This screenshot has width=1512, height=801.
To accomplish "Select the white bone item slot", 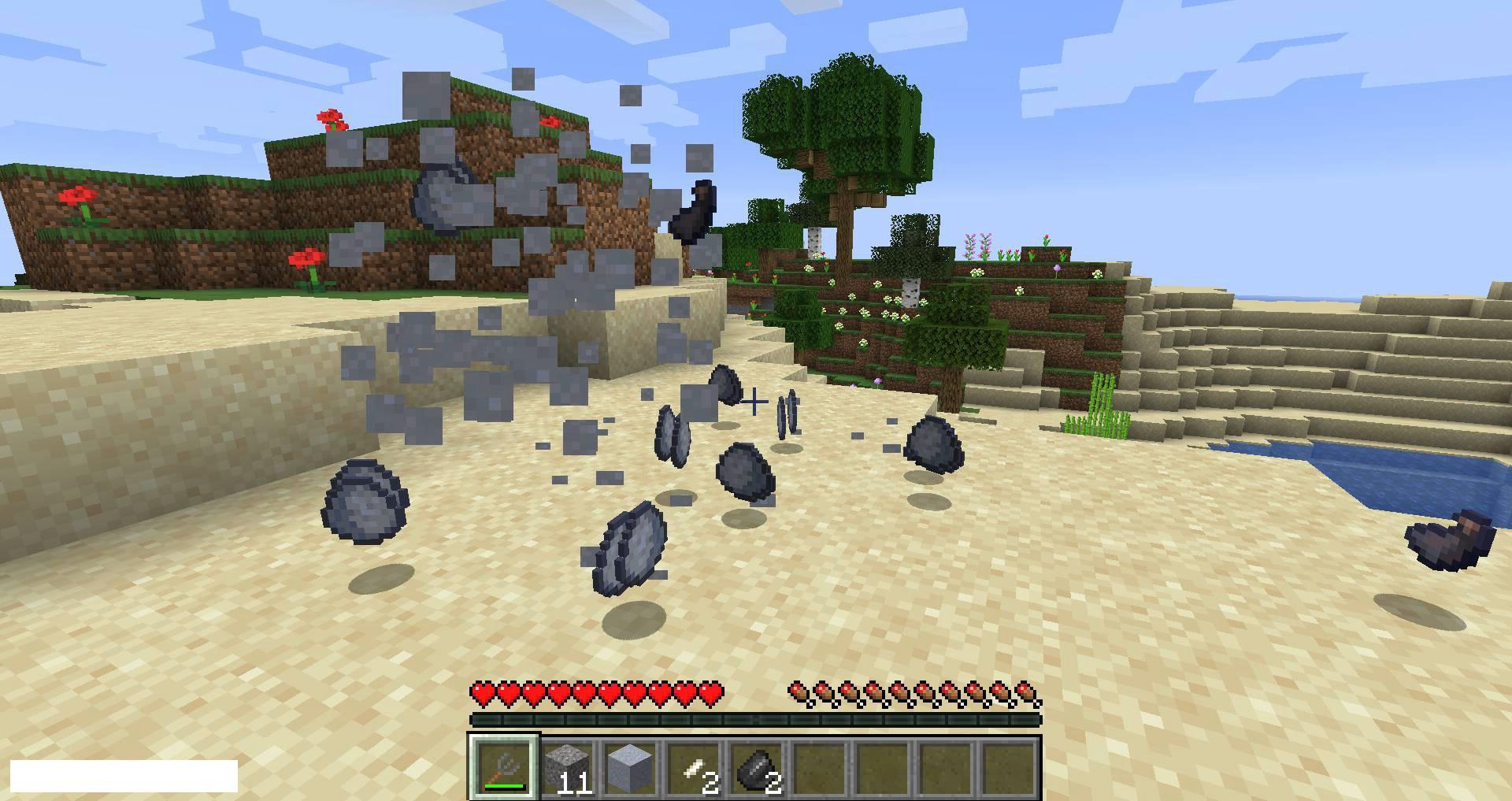I will (x=694, y=768).
